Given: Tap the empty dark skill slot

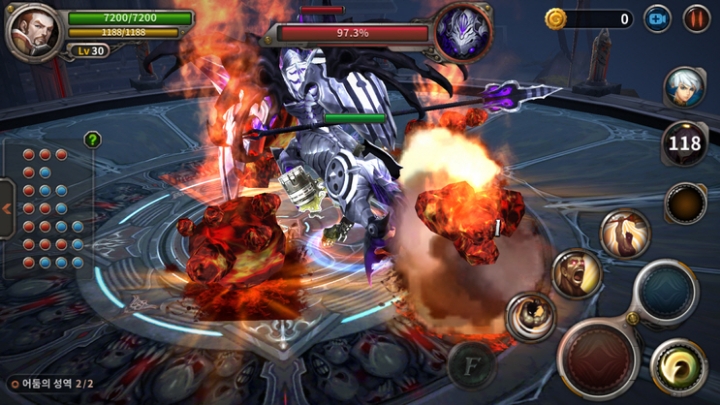Looking at the screenshot, I should [685, 203].
